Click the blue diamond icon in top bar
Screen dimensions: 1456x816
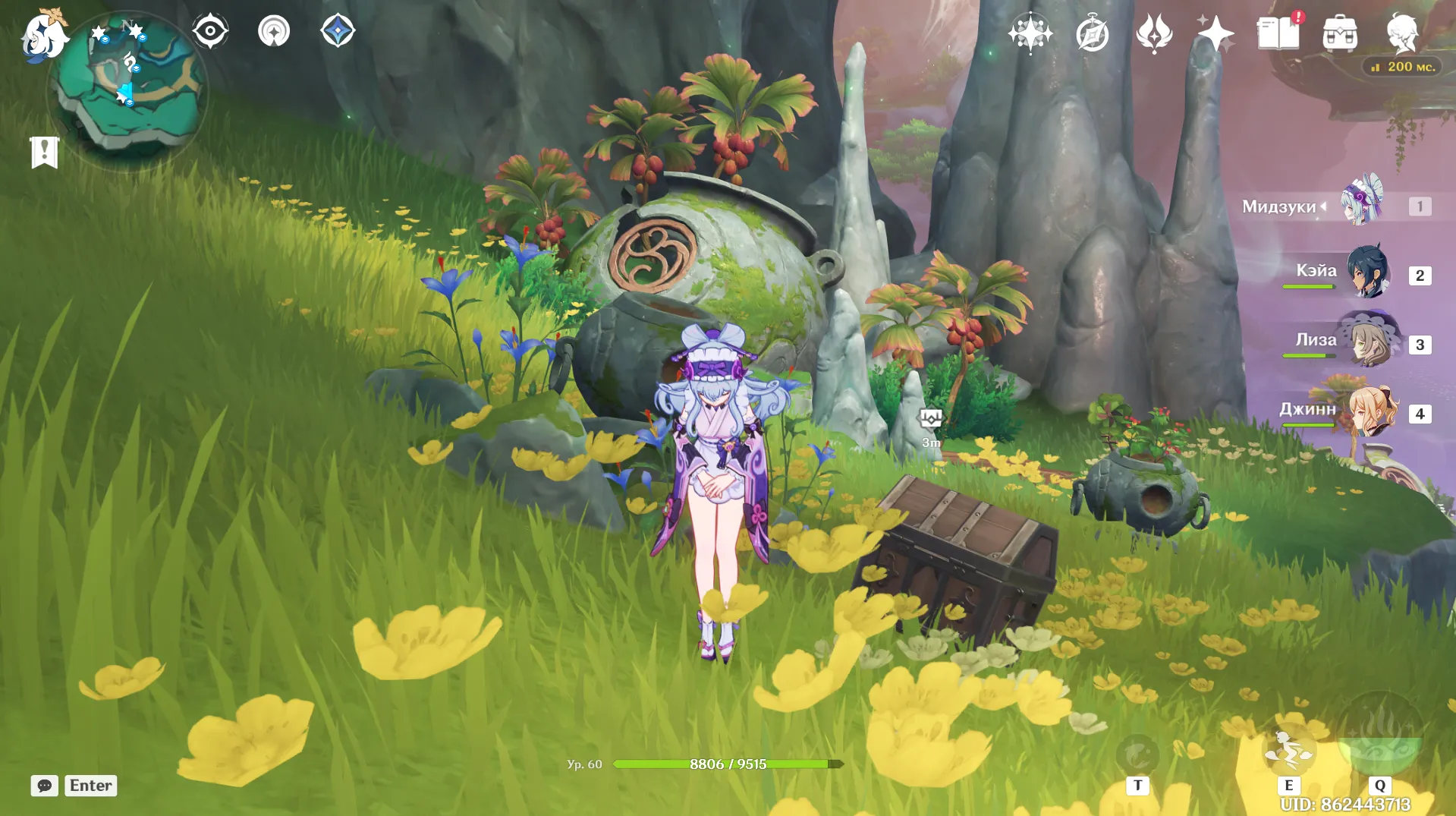(338, 32)
